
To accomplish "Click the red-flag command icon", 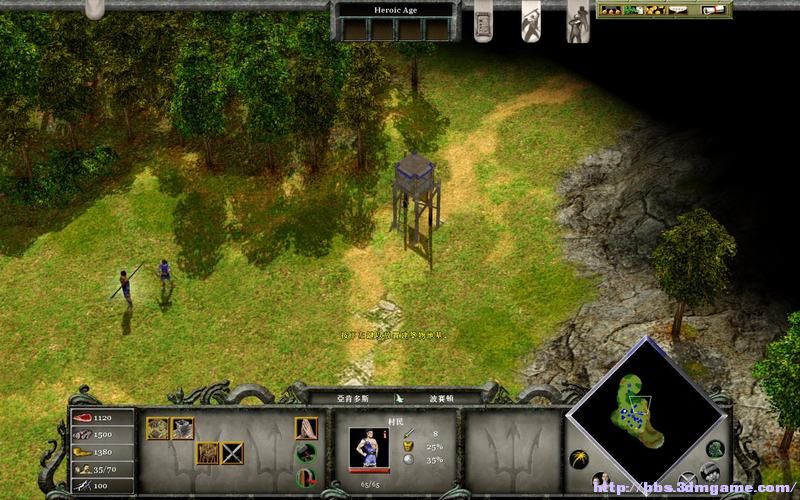I will 305,474.
